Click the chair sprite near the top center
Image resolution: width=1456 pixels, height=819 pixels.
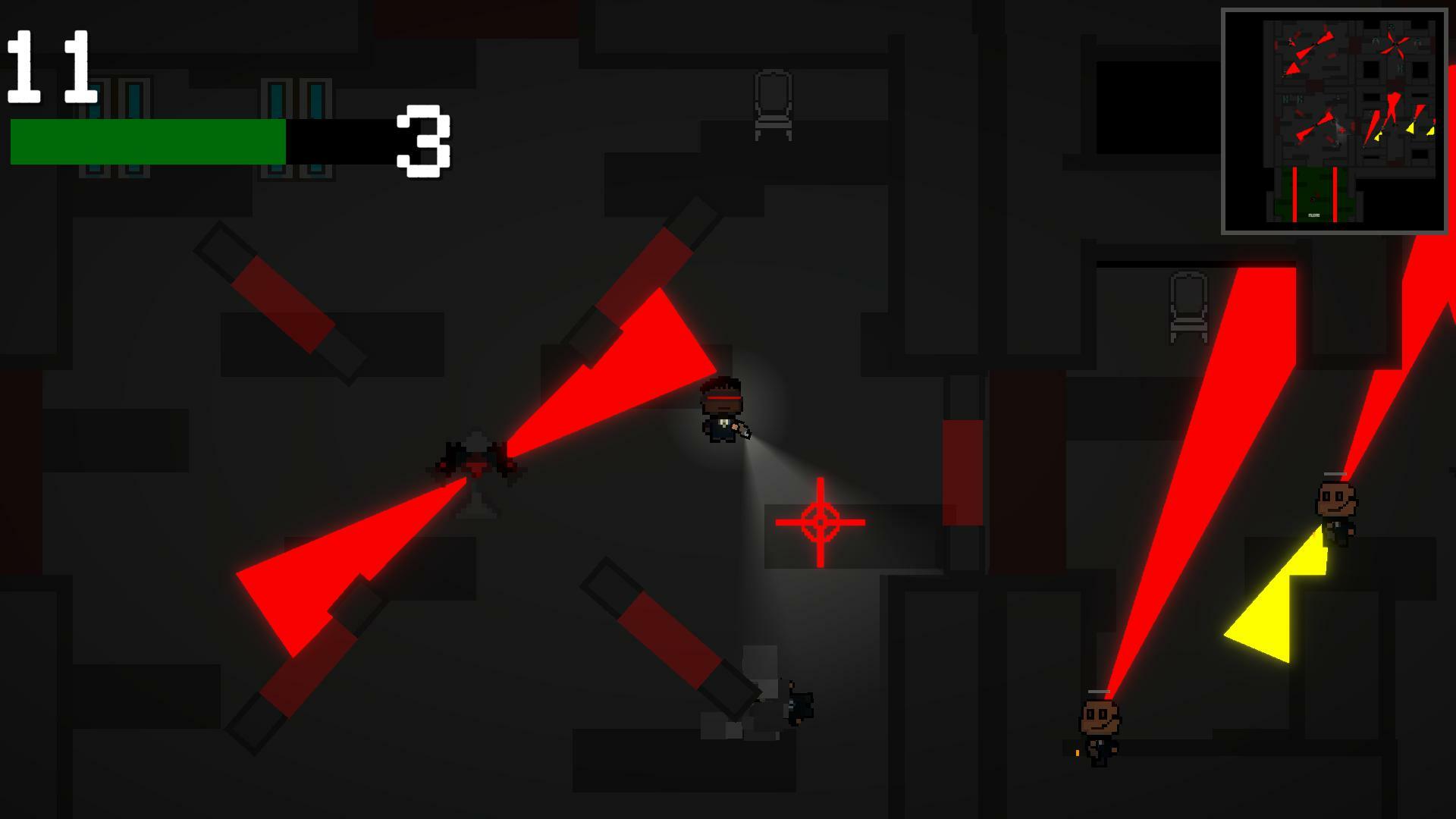[773, 106]
